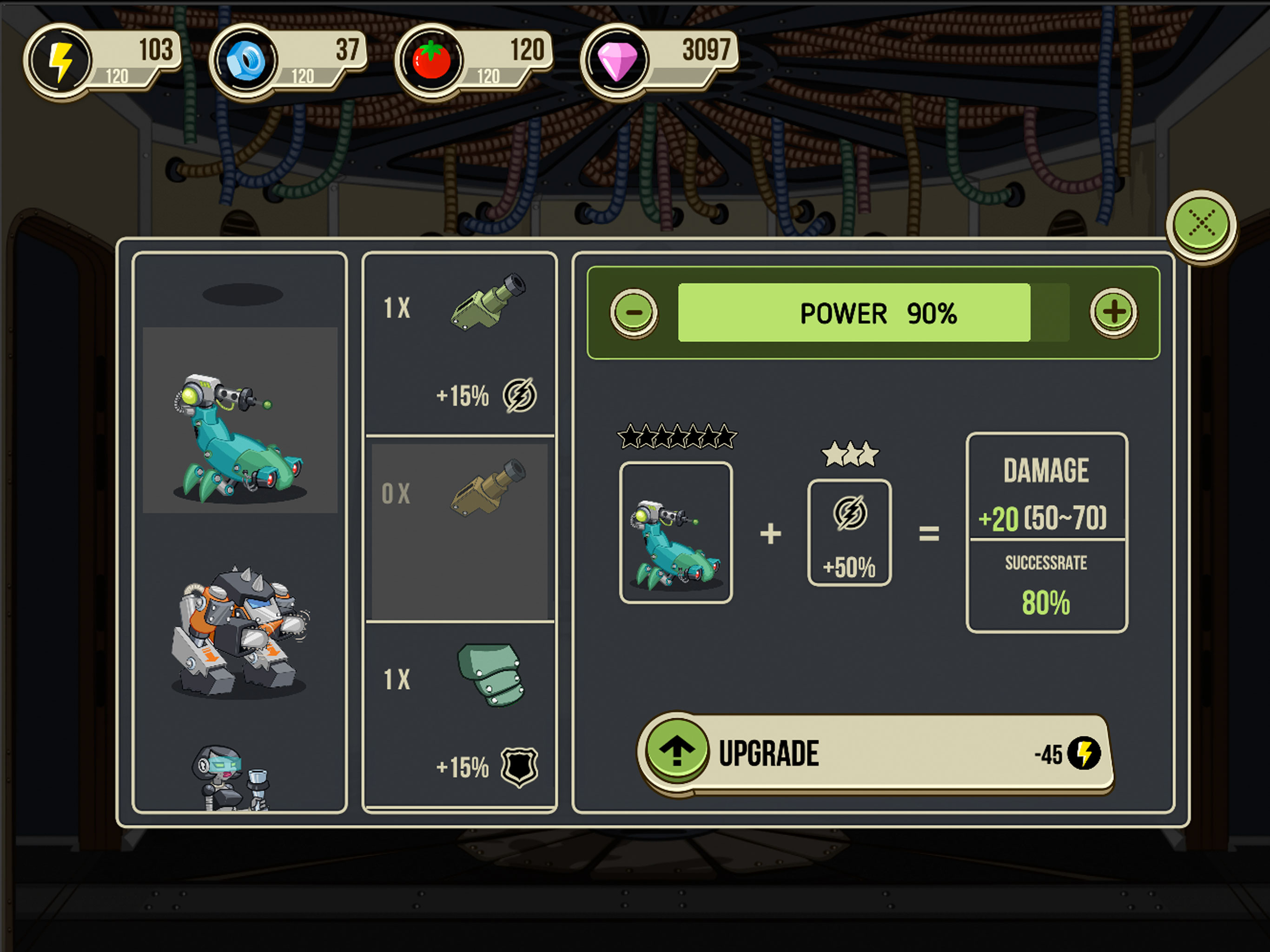Increase power with the plus button
Image resolution: width=1270 pixels, height=952 pixels.
pos(1113,312)
